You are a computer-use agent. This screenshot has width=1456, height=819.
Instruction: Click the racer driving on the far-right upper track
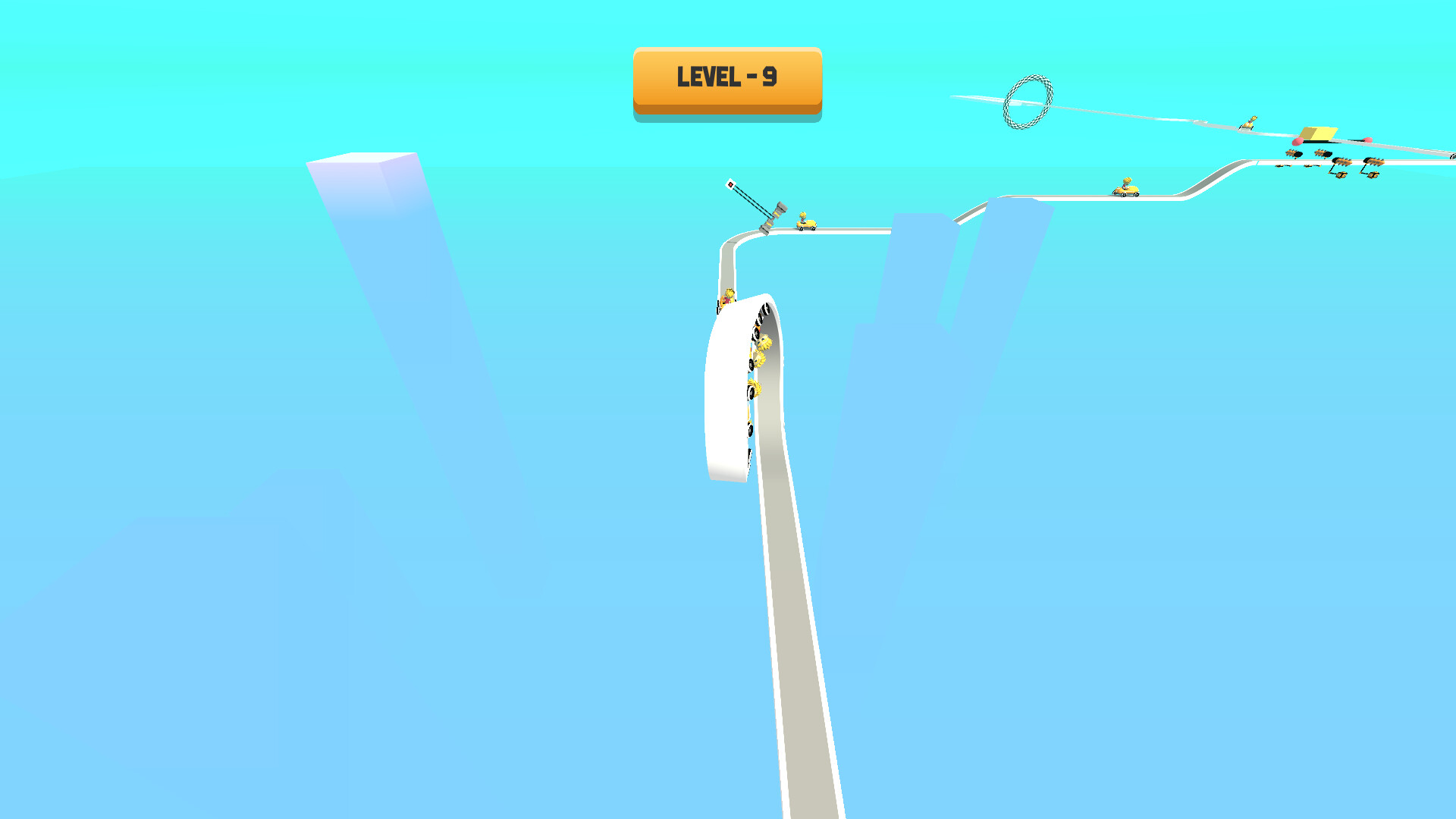pos(1250,121)
